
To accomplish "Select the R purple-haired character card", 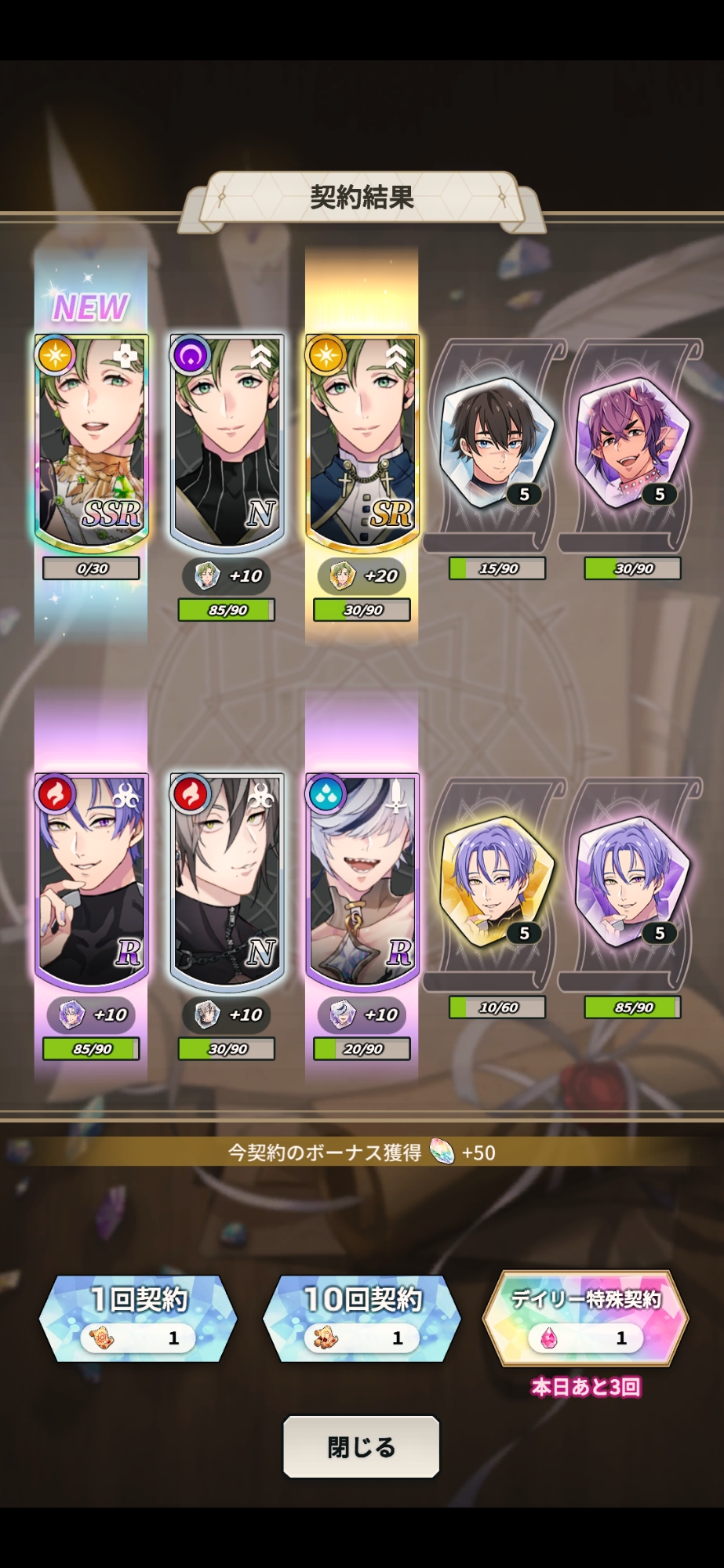I will pos(92,880).
